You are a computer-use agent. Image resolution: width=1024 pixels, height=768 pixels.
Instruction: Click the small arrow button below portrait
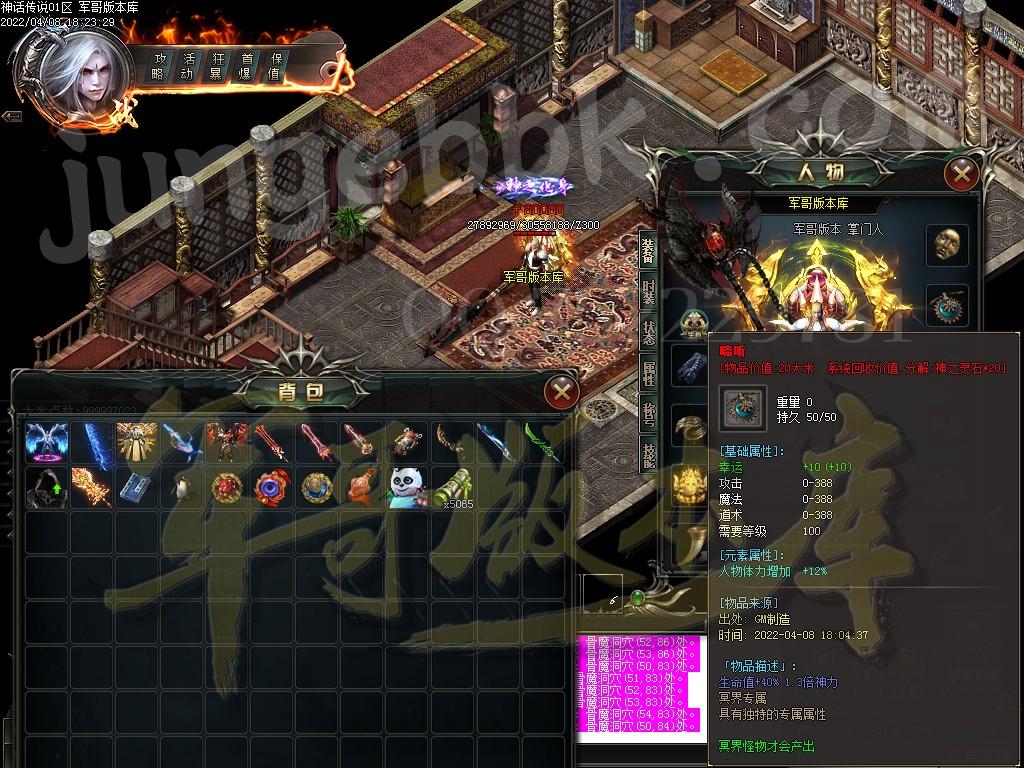[11, 117]
